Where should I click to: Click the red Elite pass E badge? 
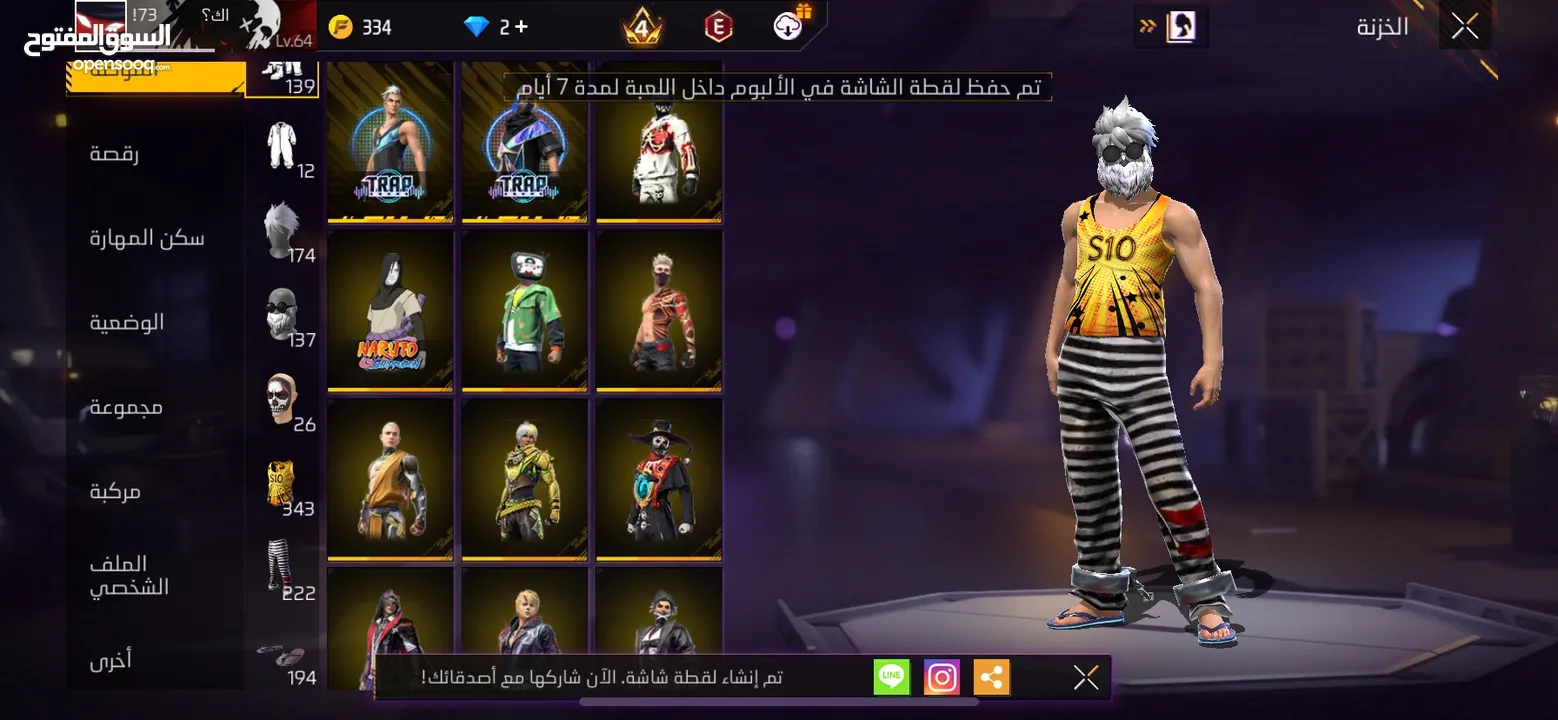pyautogui.click(x=717, y=27)
